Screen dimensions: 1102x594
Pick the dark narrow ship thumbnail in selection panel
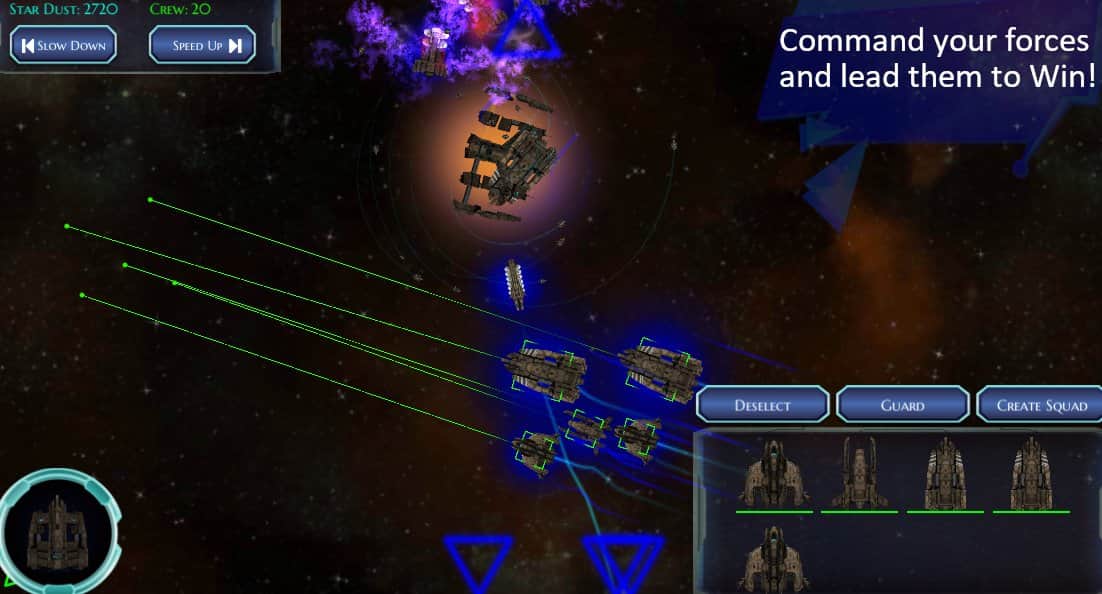859,473
